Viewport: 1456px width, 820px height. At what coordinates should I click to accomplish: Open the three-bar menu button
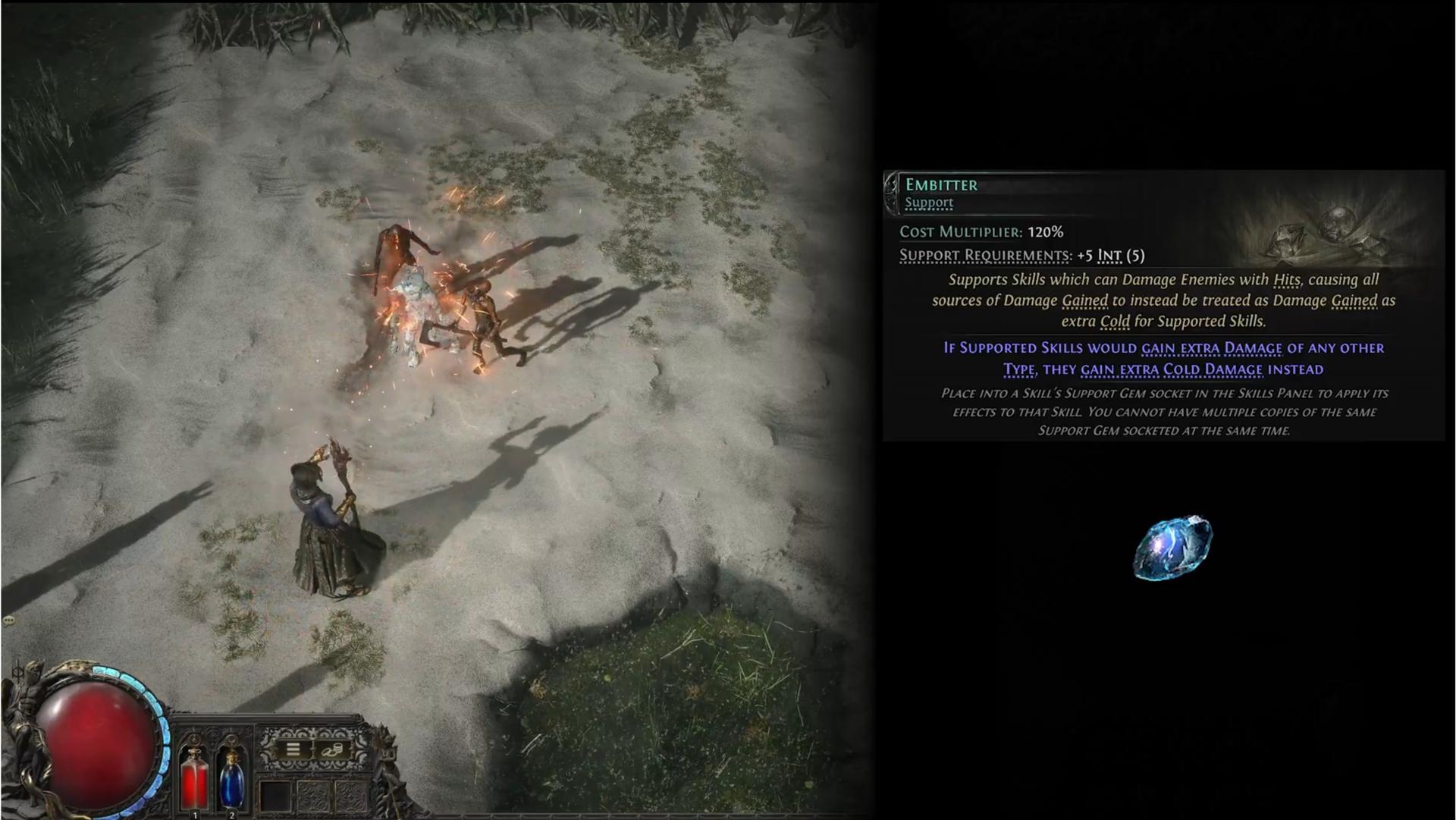tap(293, 750)
